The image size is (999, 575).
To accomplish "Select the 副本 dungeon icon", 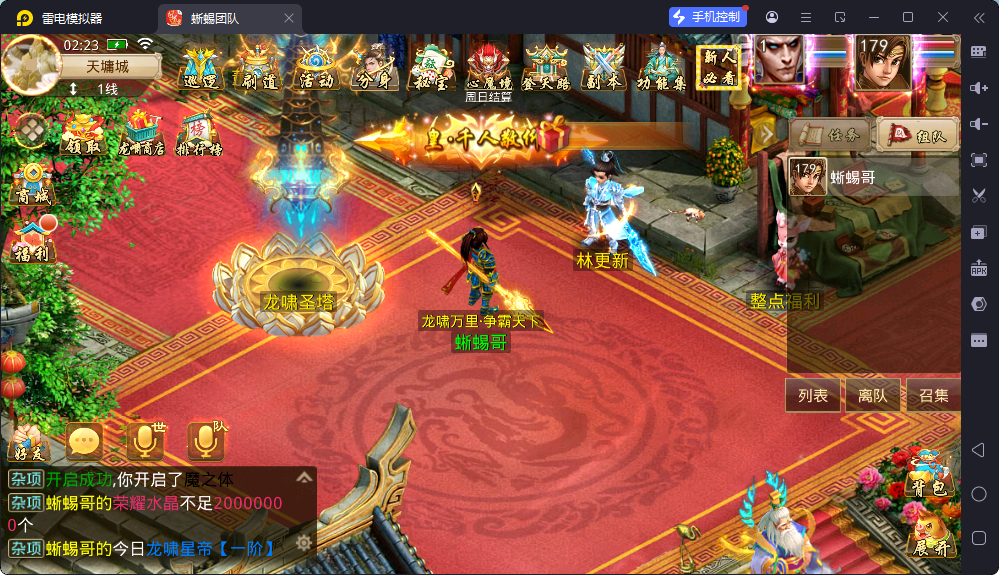I will (x=604, y=68).
